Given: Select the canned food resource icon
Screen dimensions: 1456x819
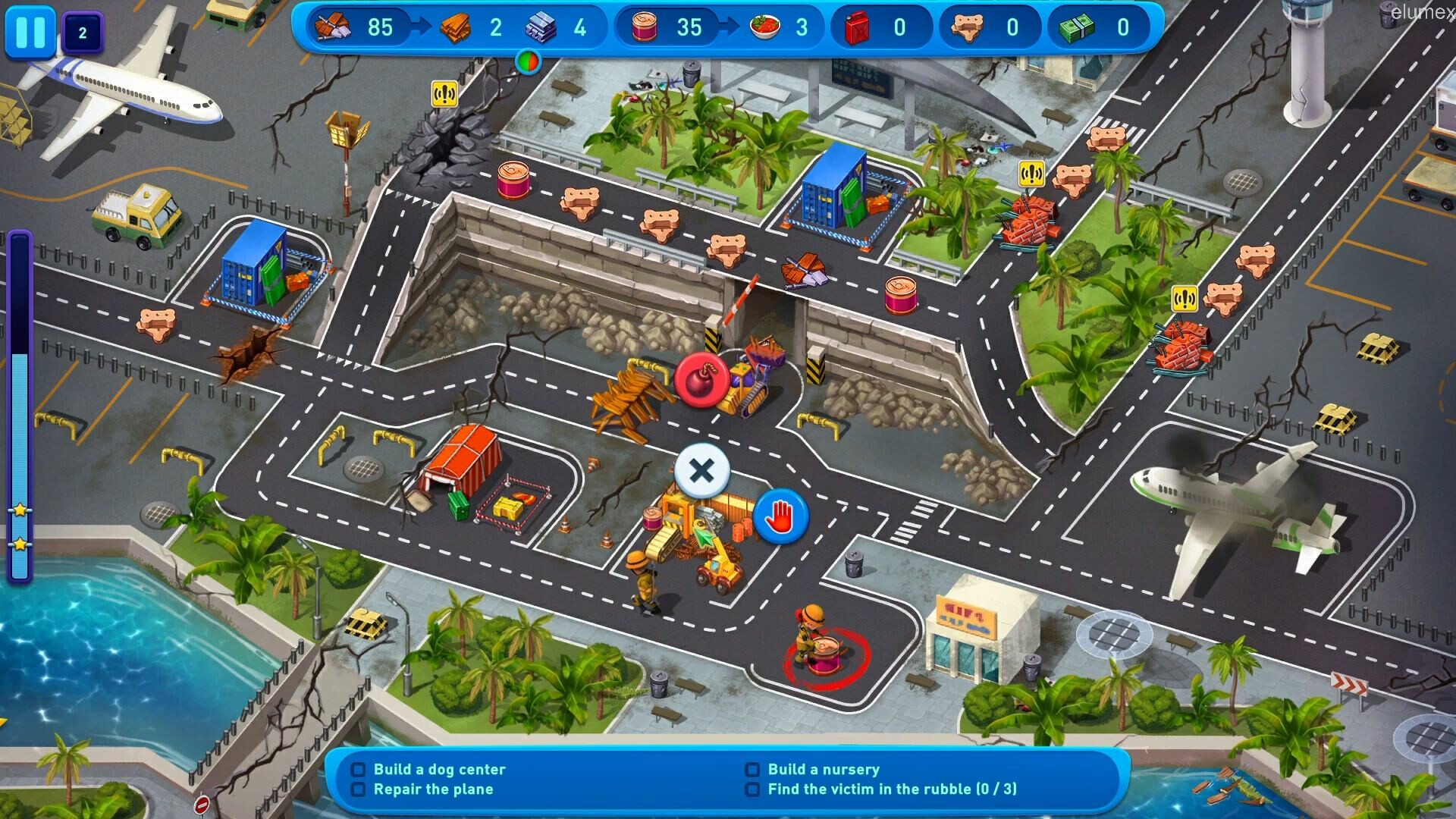Looking at the screenshot, I should (x=645, y=27).
